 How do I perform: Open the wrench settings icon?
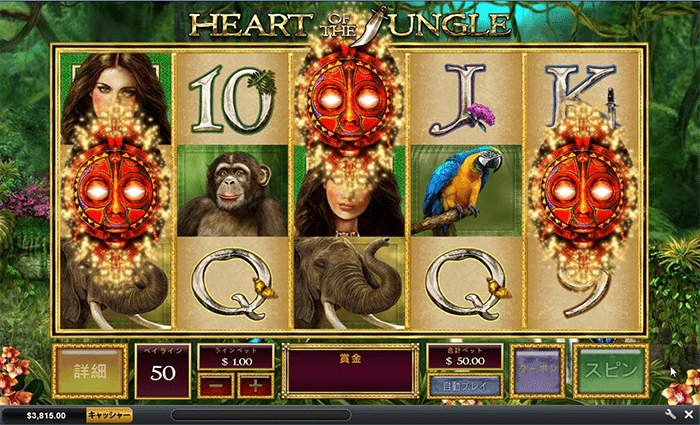(670, 414)
